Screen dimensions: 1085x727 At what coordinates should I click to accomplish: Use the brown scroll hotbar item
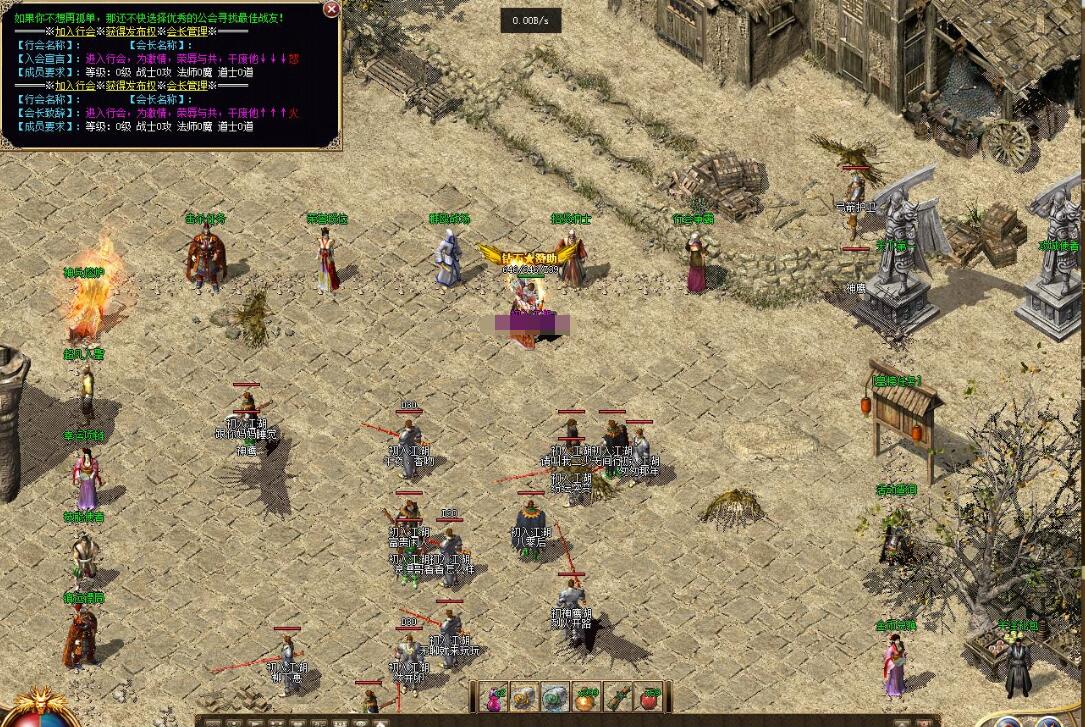tap(619, 698)
